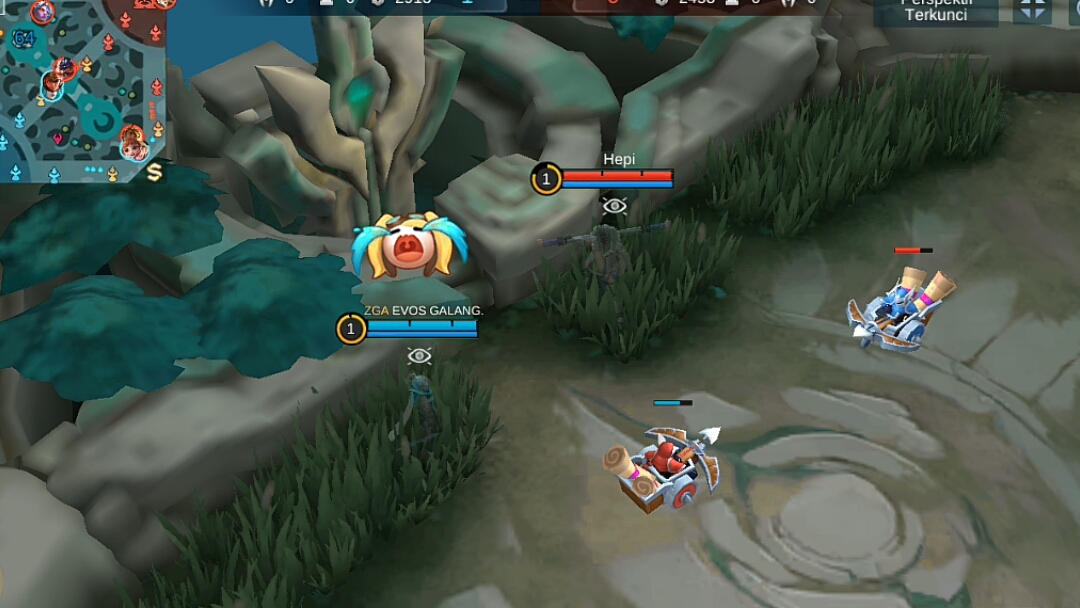Click the four-arrow expand view button

1032,10
